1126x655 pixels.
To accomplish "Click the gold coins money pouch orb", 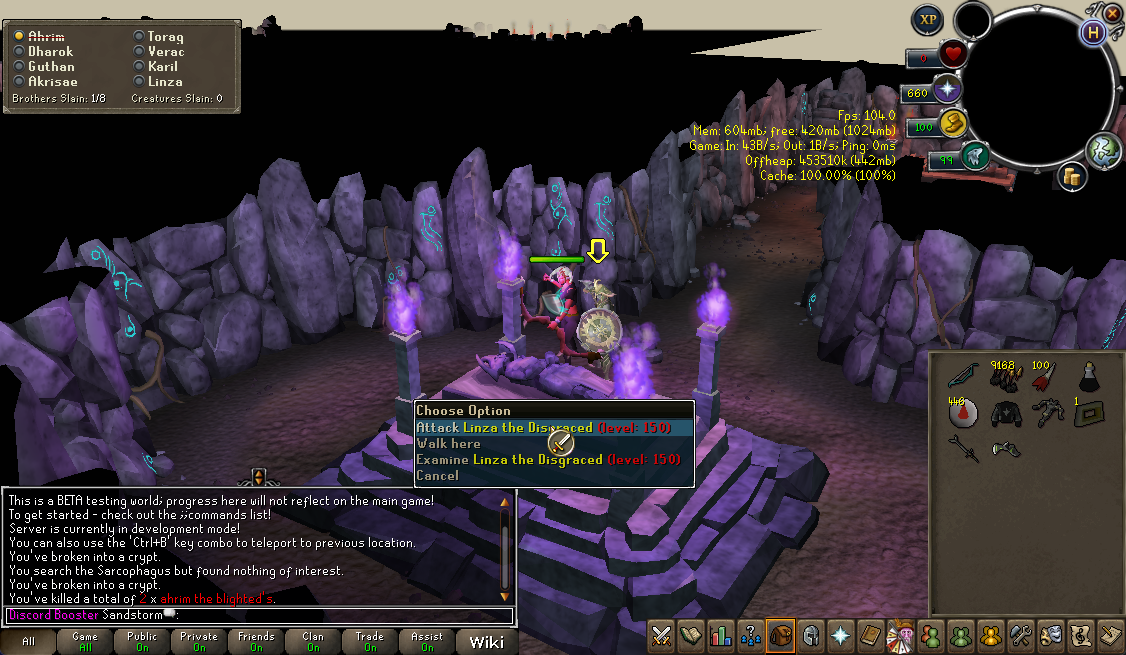I will (1072, 177).
